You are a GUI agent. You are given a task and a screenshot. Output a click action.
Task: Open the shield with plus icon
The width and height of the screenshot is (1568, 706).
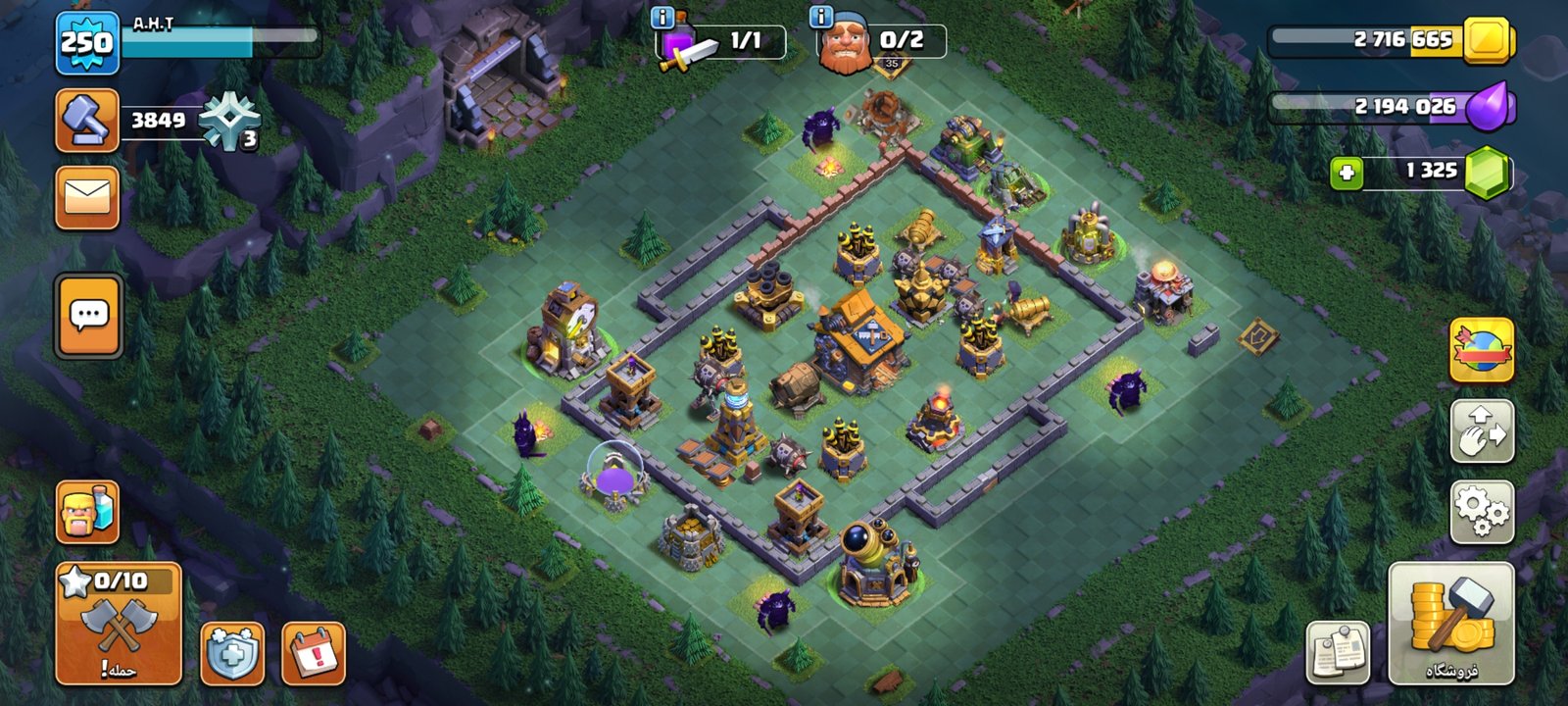coord(232,653)
